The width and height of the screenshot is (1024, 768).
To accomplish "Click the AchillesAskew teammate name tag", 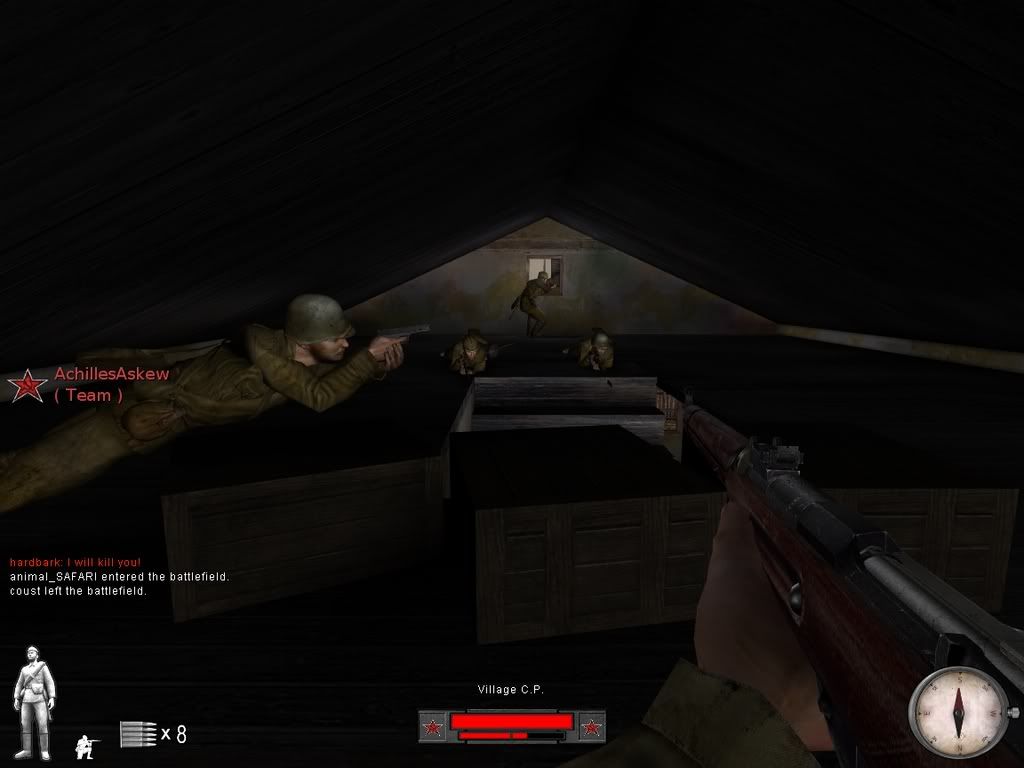I will [111, 374].
